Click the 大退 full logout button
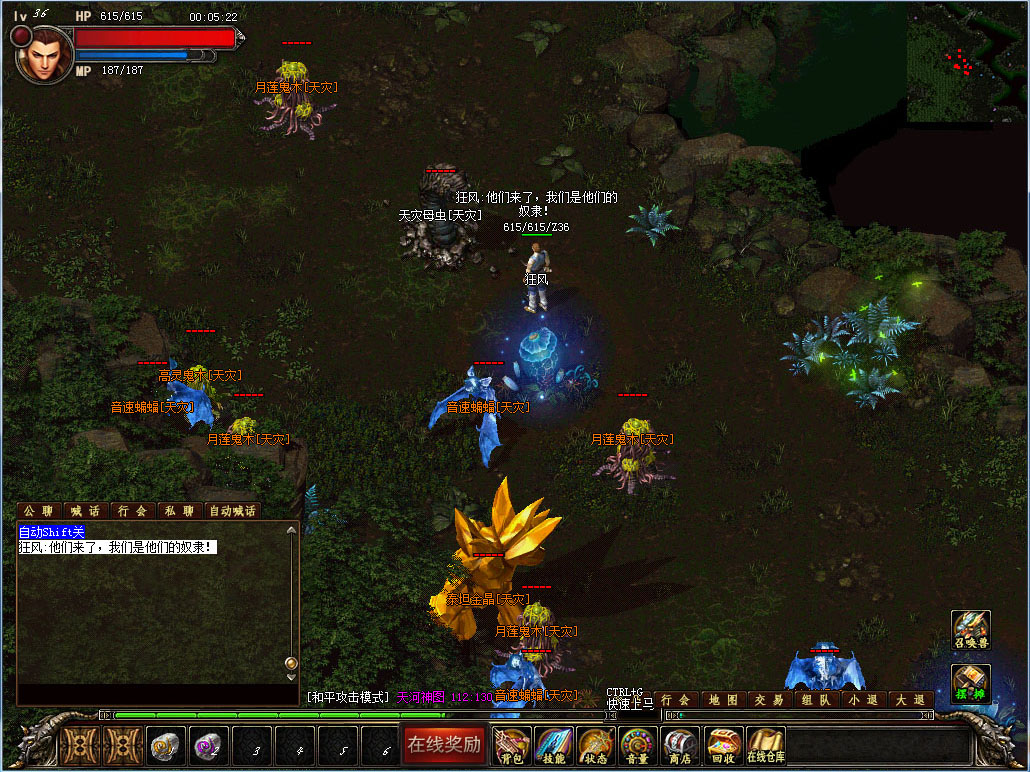Viewport: 1030px width, 772px height. click(910, 700)
